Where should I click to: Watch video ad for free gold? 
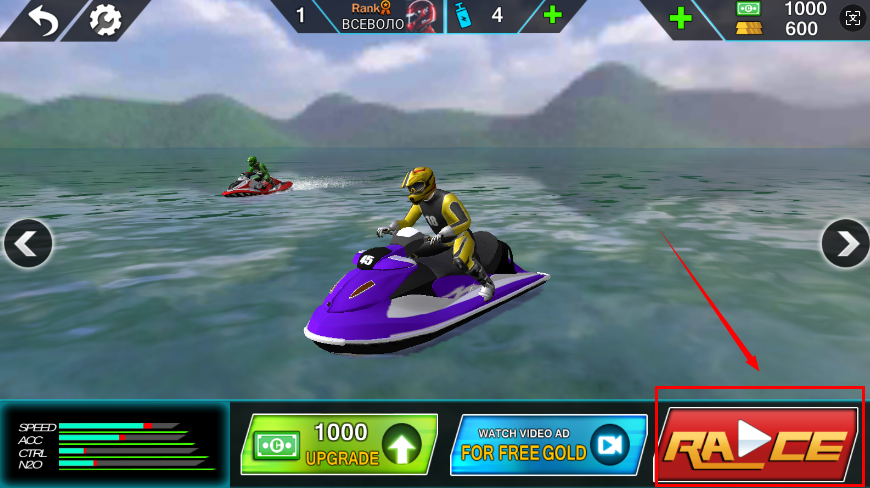click(x=548, y=444)
